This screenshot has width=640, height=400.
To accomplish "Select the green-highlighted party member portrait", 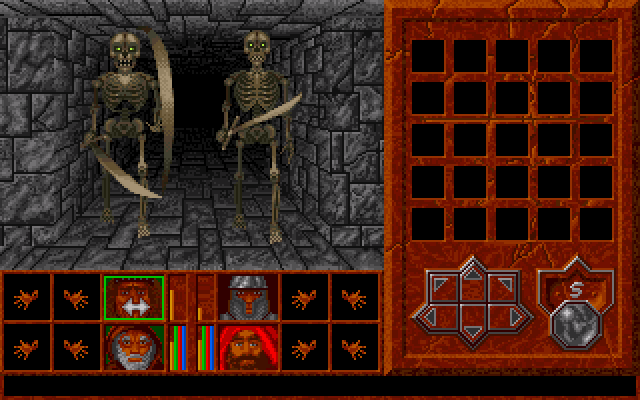I will click(x=133, y=297).
